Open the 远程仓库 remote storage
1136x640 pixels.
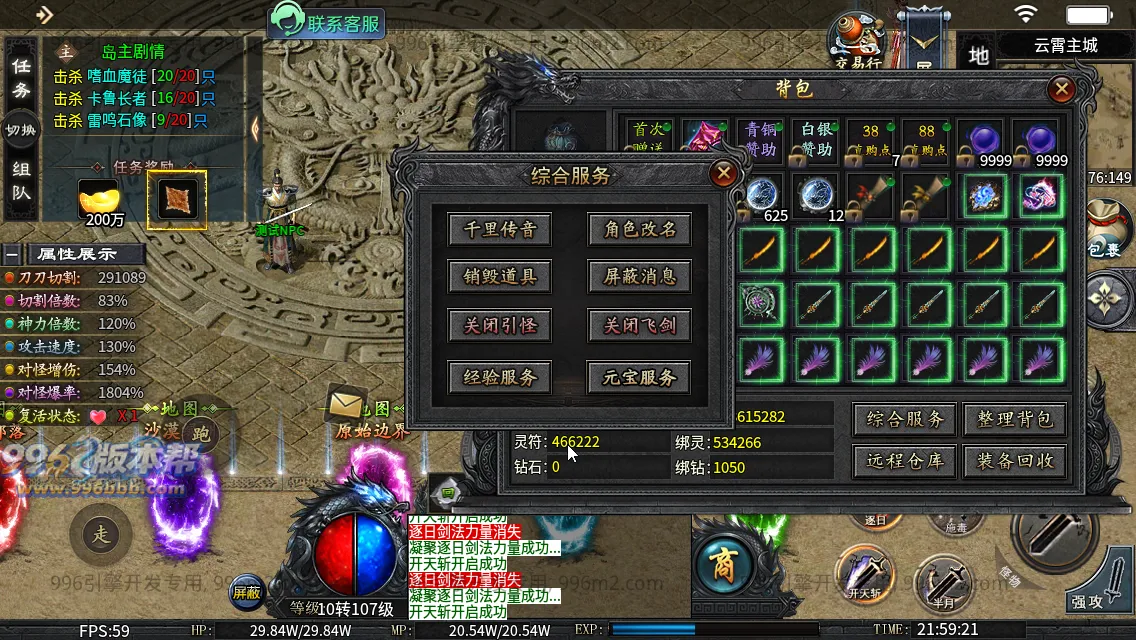904,461
